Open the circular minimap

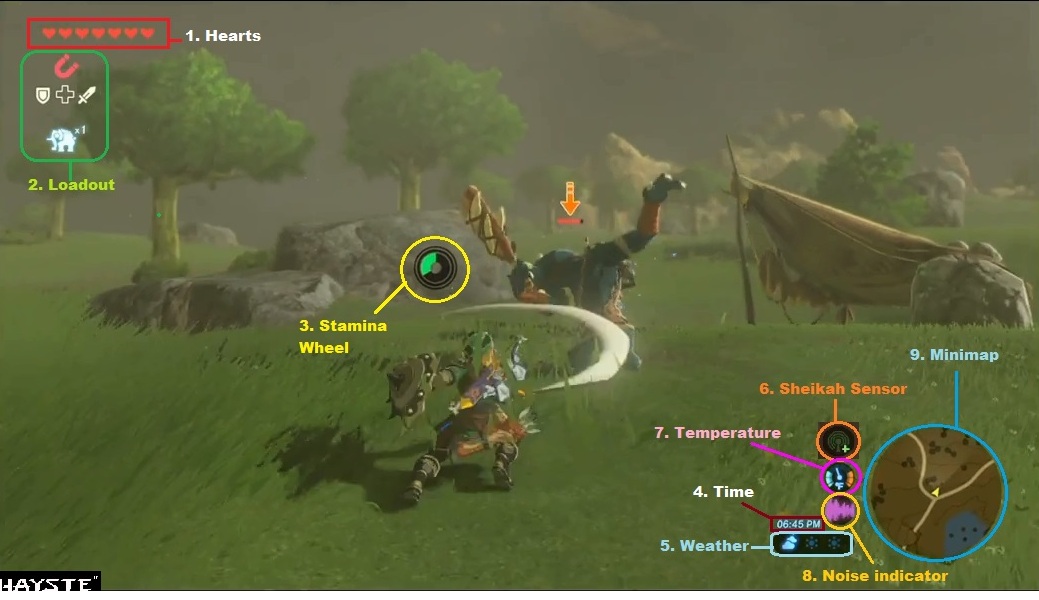pyautogui.click(x=934, y=492)
